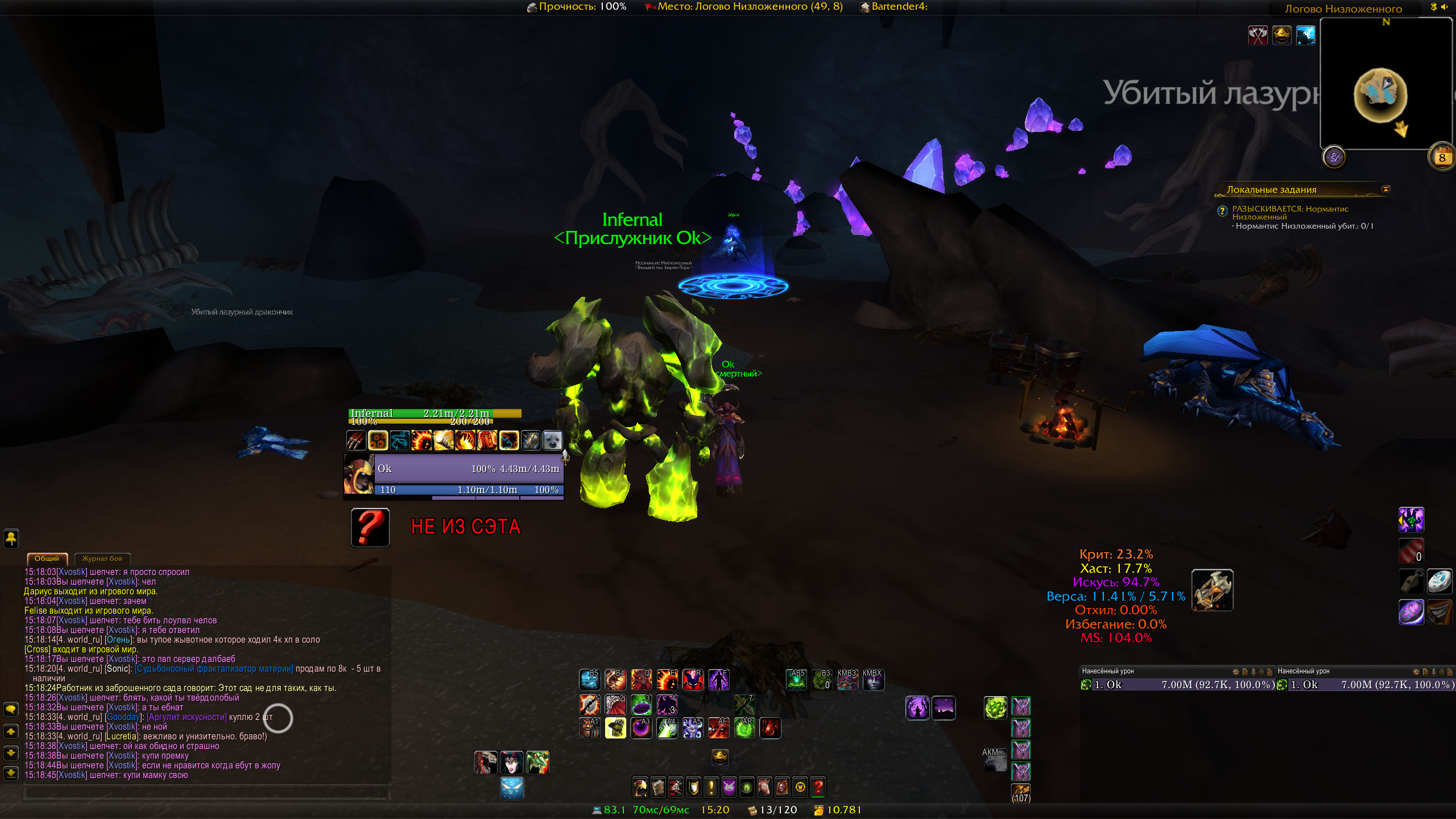Screen dimensions: 1456x819
Task: Open the WoW shop coin button
Action: point(800,787)
